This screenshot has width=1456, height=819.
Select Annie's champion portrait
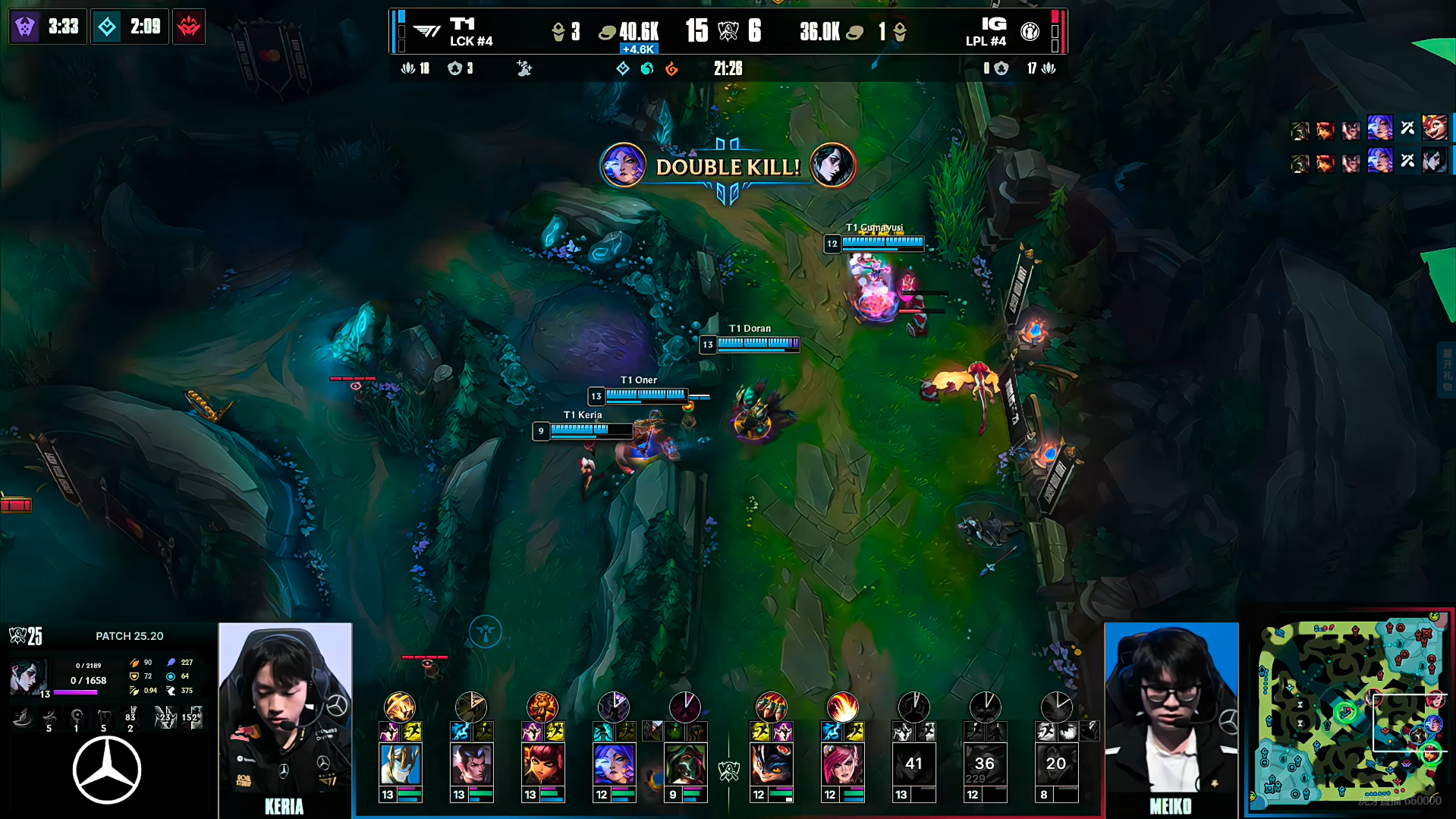pos(542,764)
